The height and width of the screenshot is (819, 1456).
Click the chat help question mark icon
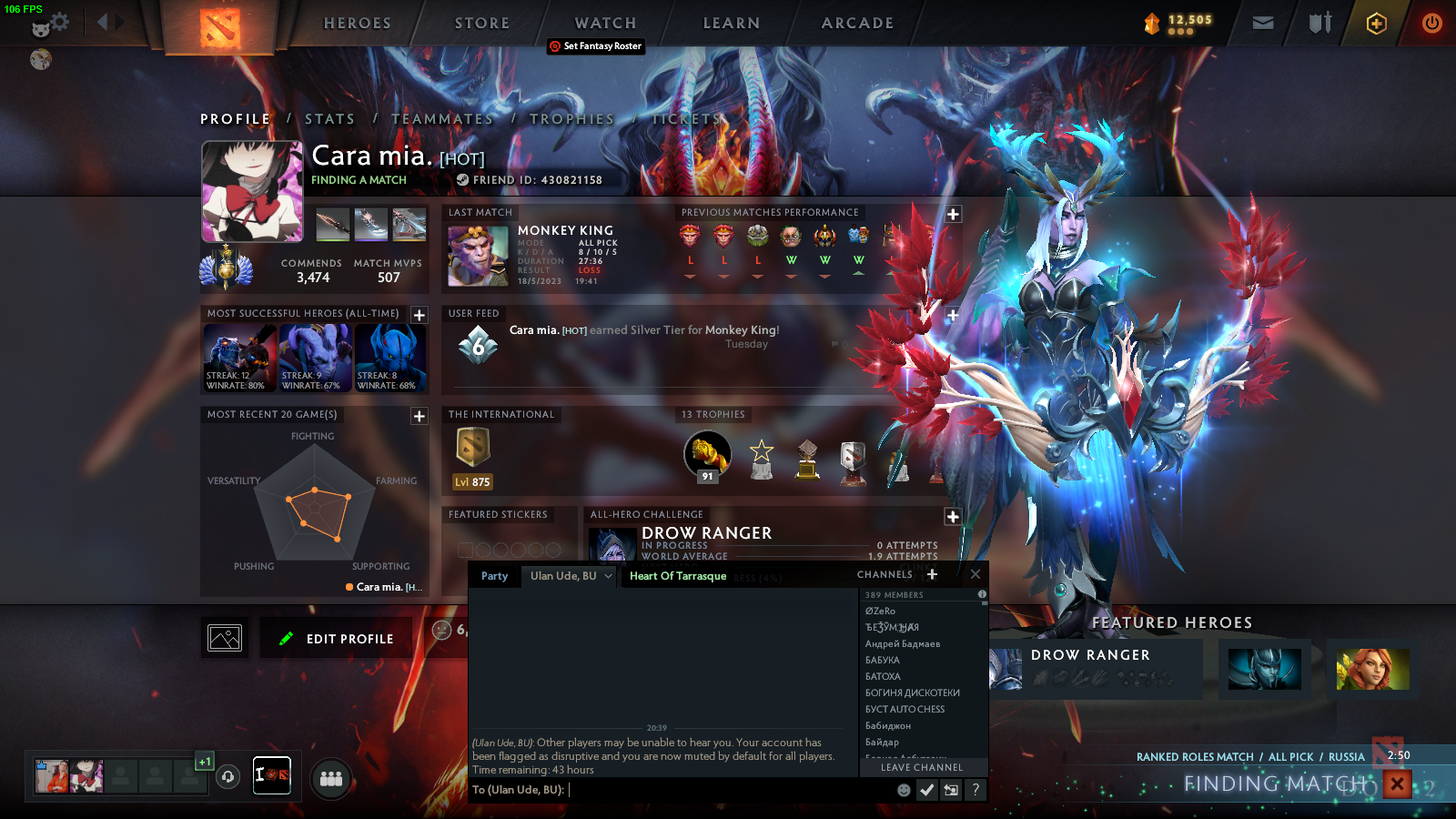point(976,790)
